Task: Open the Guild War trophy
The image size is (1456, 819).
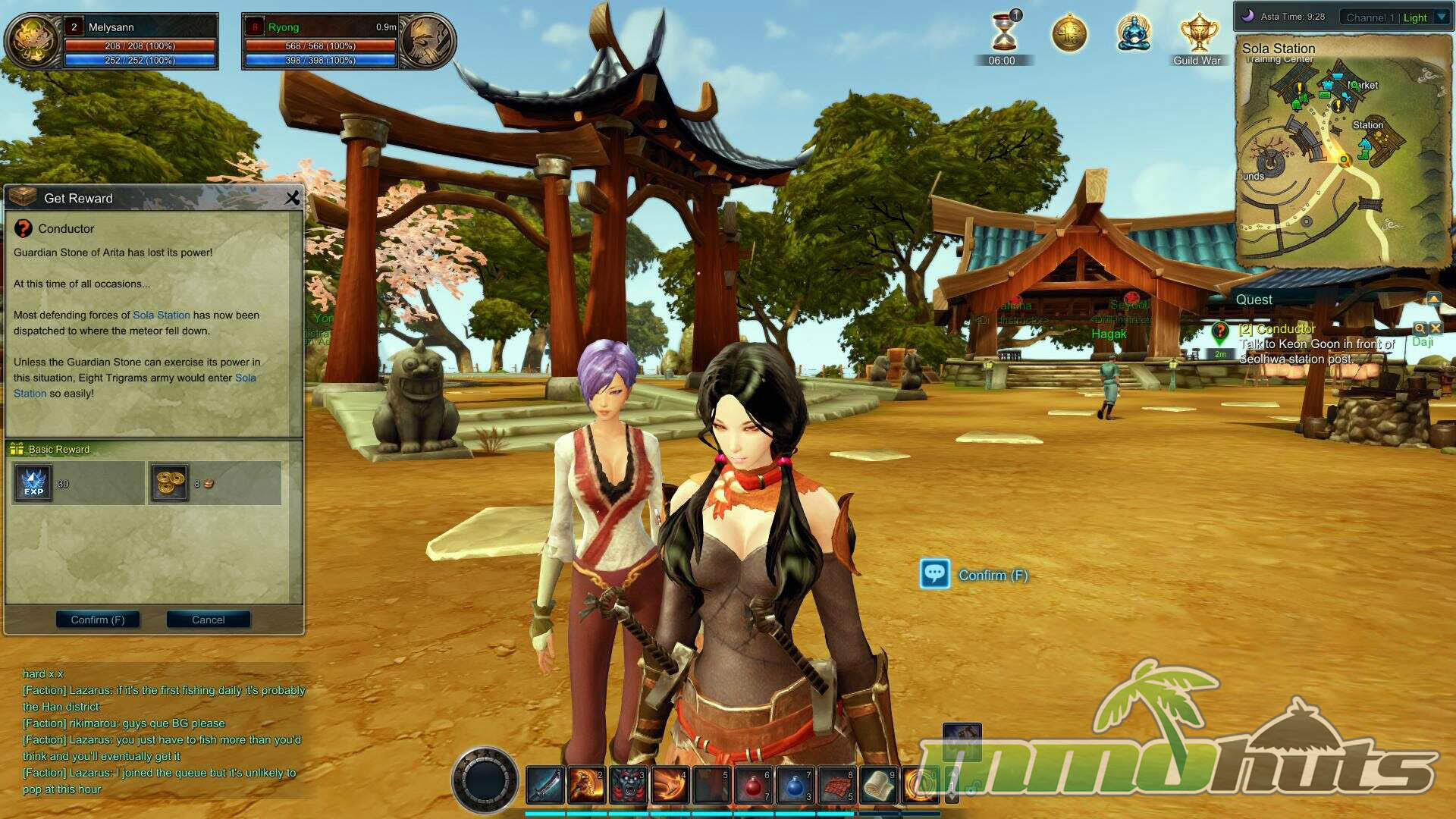Action: (x=1197, y=35)
